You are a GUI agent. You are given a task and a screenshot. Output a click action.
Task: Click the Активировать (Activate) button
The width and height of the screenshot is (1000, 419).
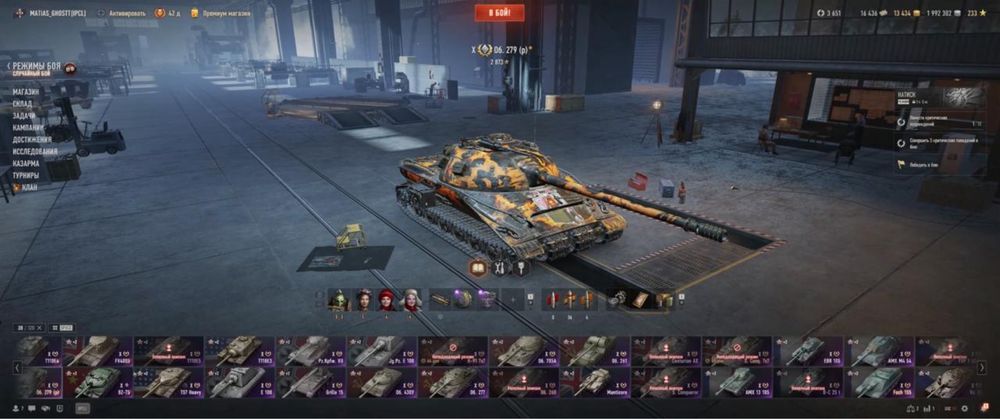click(123, 13)
